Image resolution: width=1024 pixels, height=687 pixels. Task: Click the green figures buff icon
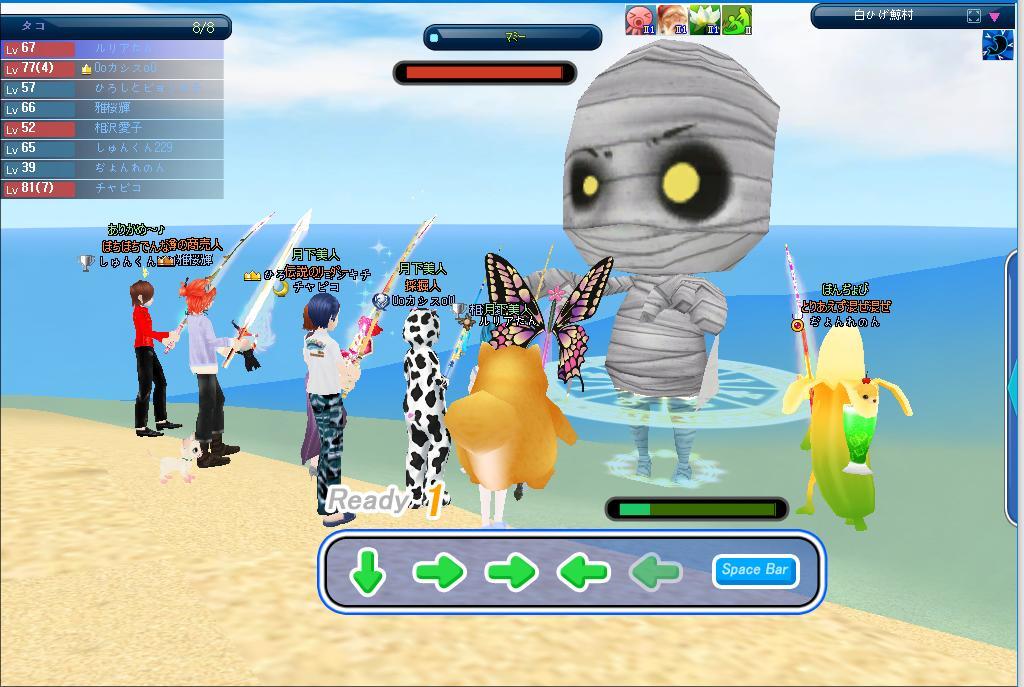[x=736, y=19]
